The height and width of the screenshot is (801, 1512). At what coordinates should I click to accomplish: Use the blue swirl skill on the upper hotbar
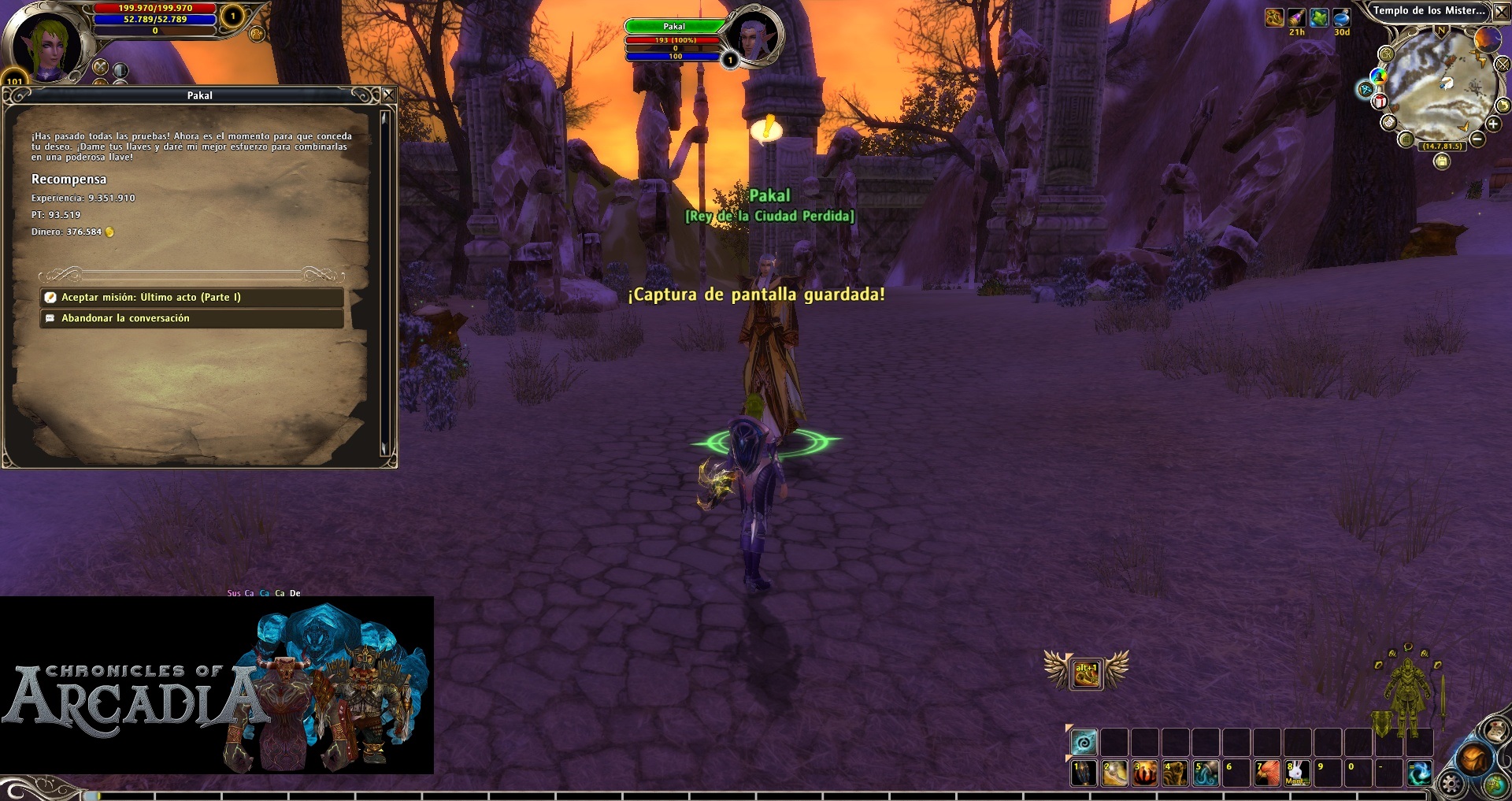coord(1084,742)
